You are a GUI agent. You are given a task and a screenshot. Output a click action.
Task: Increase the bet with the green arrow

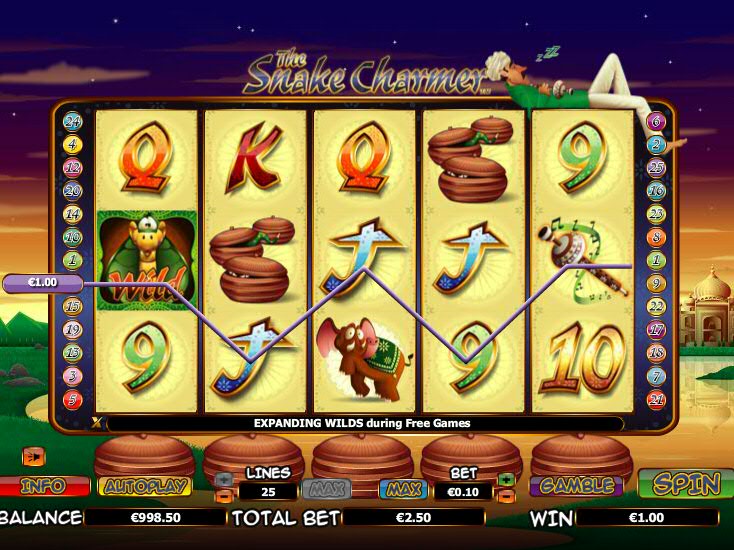(x=505, y=479)
